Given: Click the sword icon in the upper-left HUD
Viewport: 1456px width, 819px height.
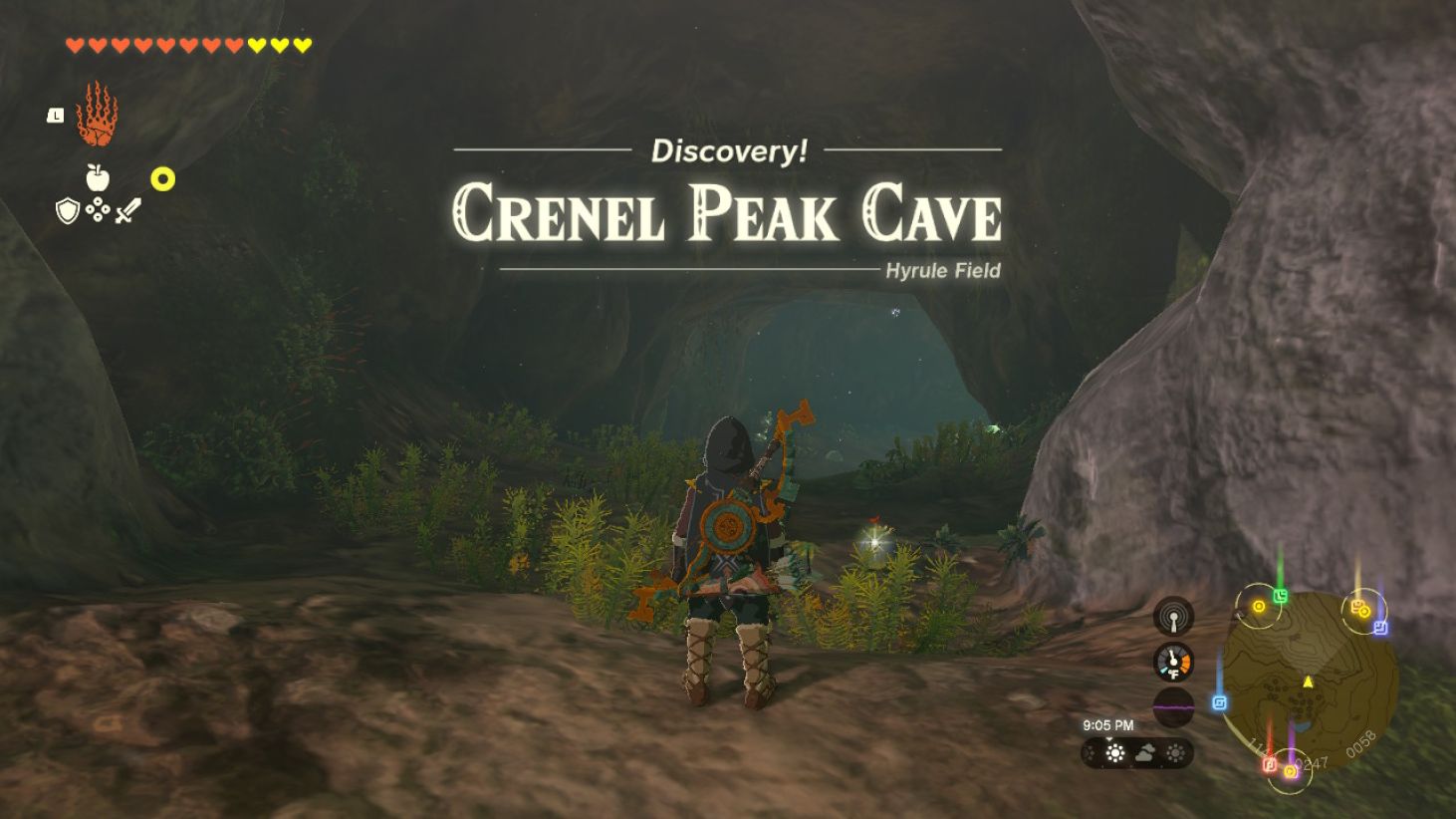Looking at the screenshot, I should [128, 209].
